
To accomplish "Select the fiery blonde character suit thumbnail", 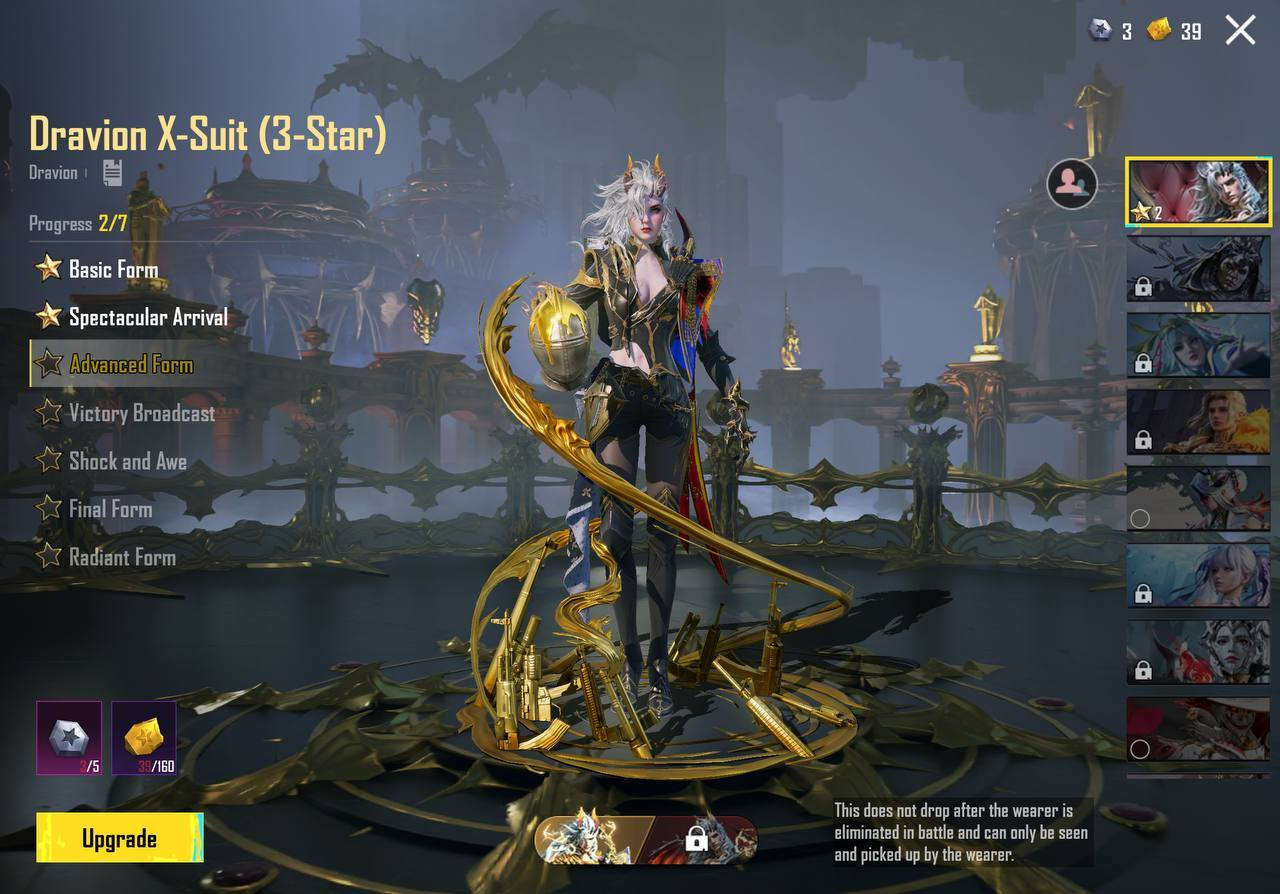I will tap(1199, 421).
